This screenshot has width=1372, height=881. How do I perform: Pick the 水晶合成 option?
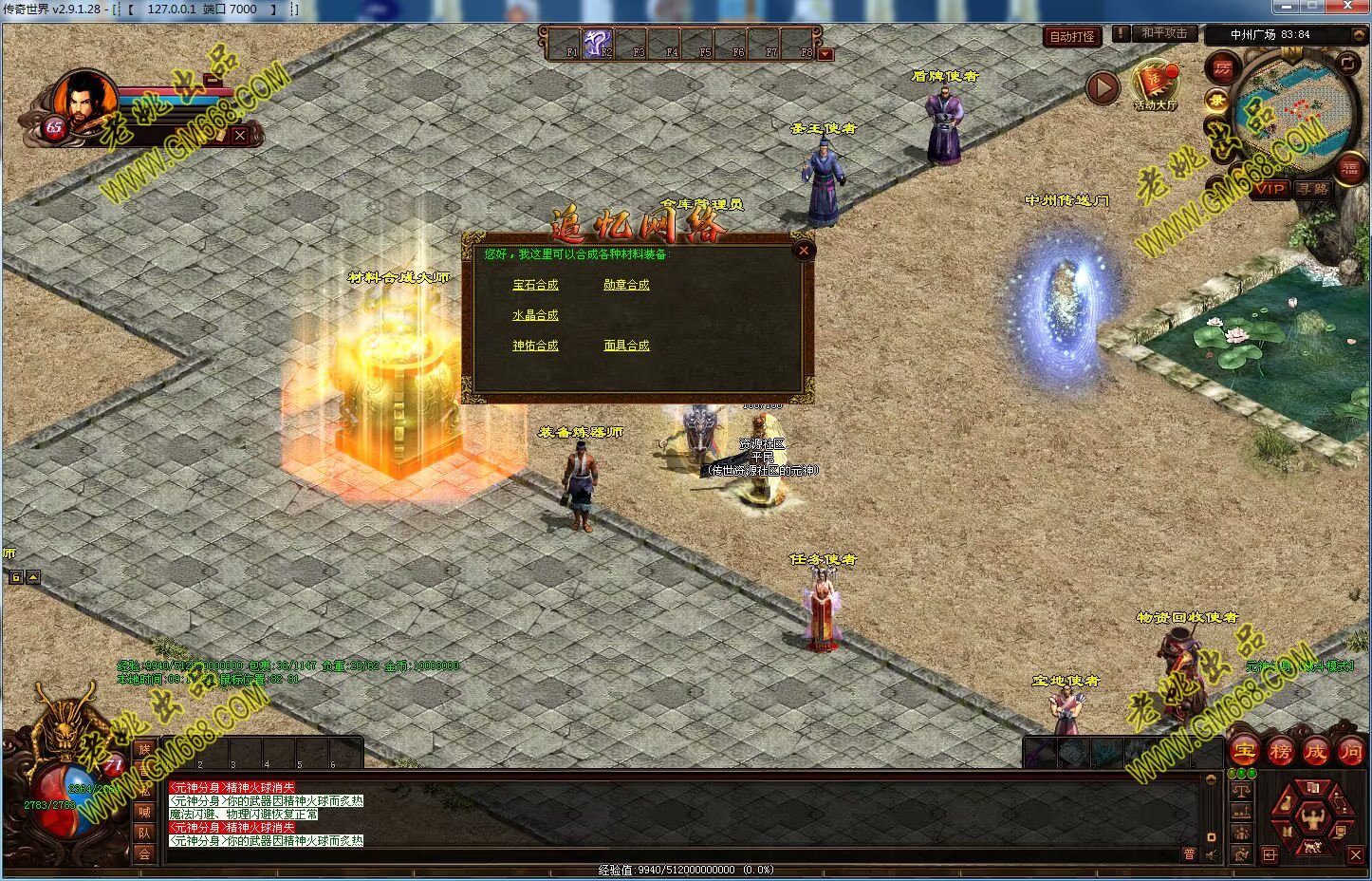(535, 315)
